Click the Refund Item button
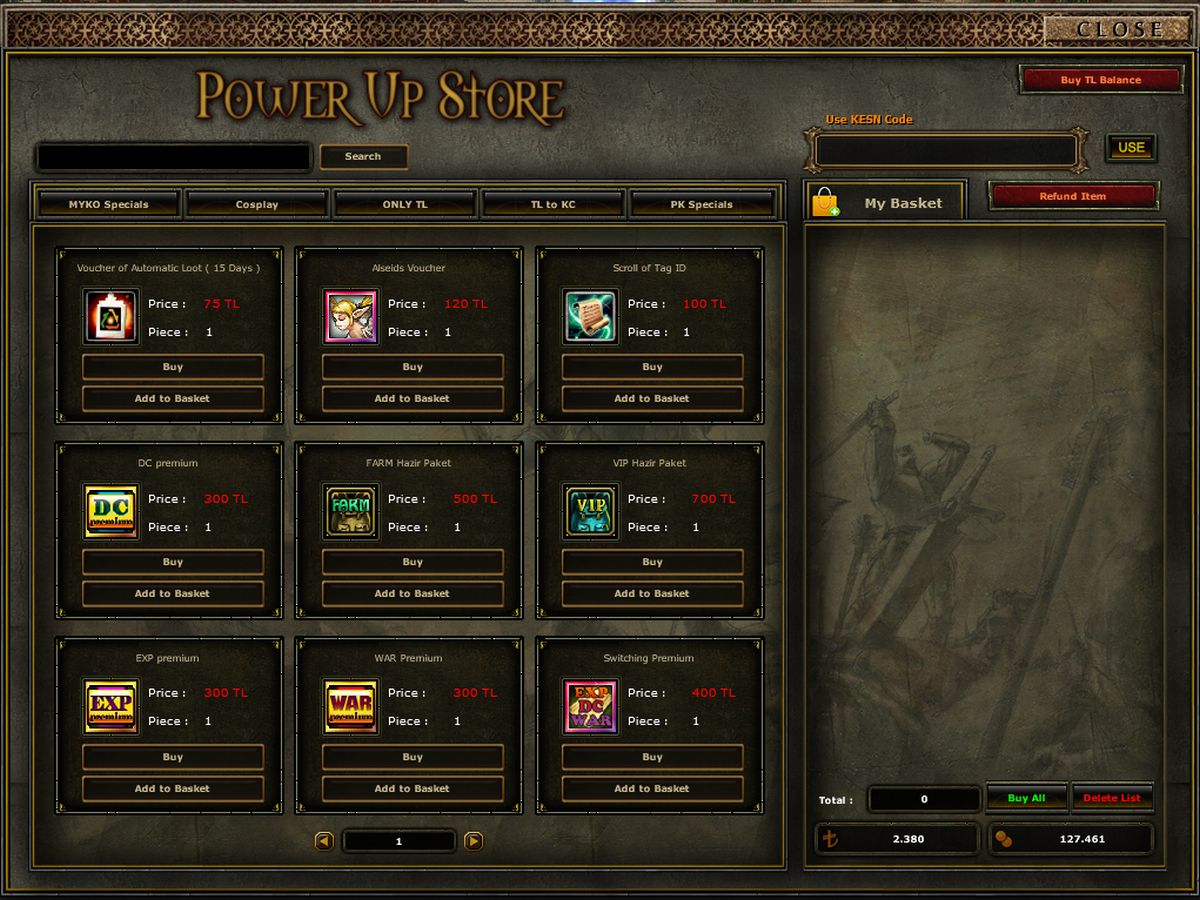Image resolution: width=1200 pixels, height=900 pixels. pyautogui.click(x=1072, y=196)
